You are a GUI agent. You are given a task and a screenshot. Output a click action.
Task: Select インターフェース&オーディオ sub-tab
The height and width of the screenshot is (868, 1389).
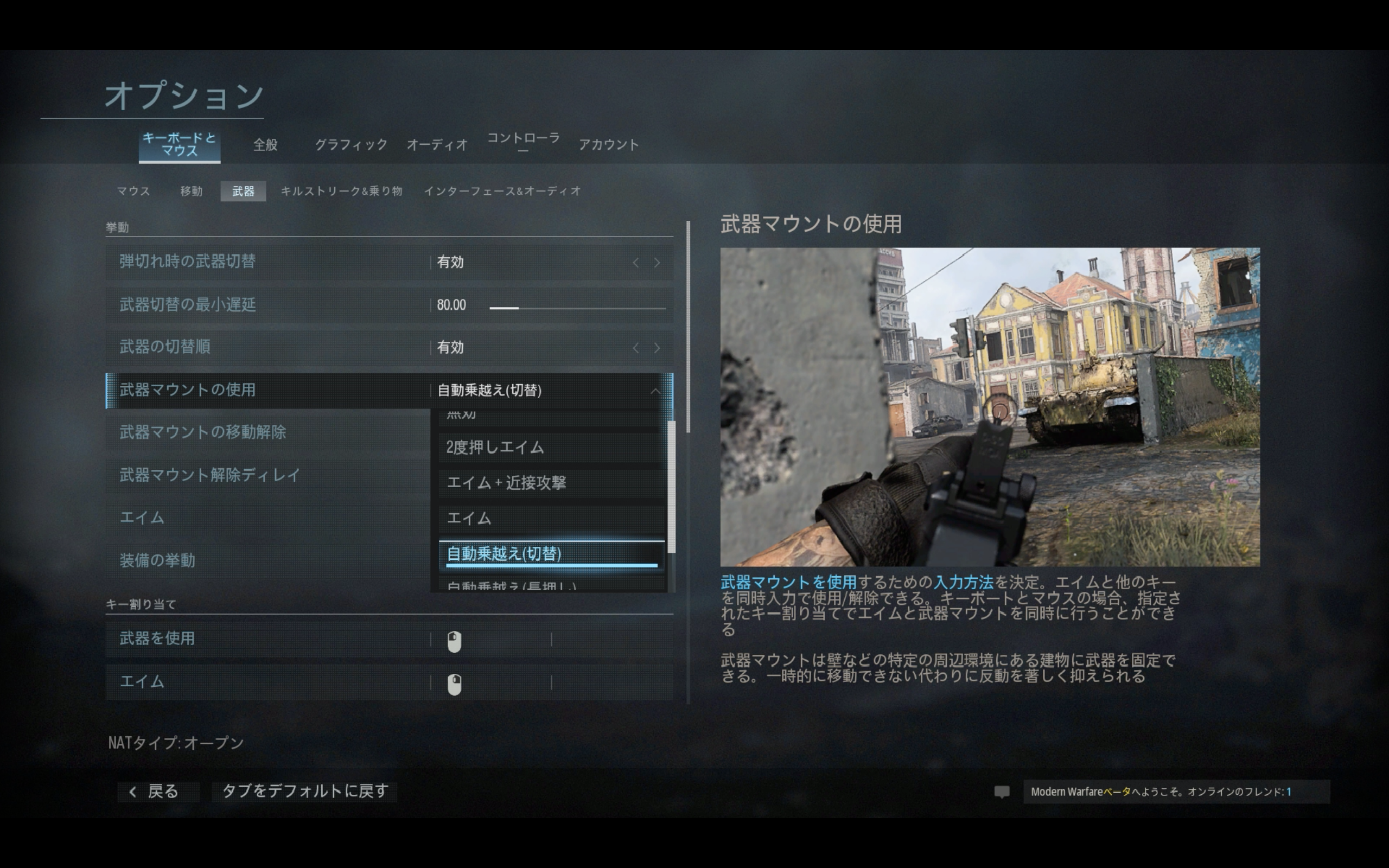pyautogui.click(x=502, y=191)
